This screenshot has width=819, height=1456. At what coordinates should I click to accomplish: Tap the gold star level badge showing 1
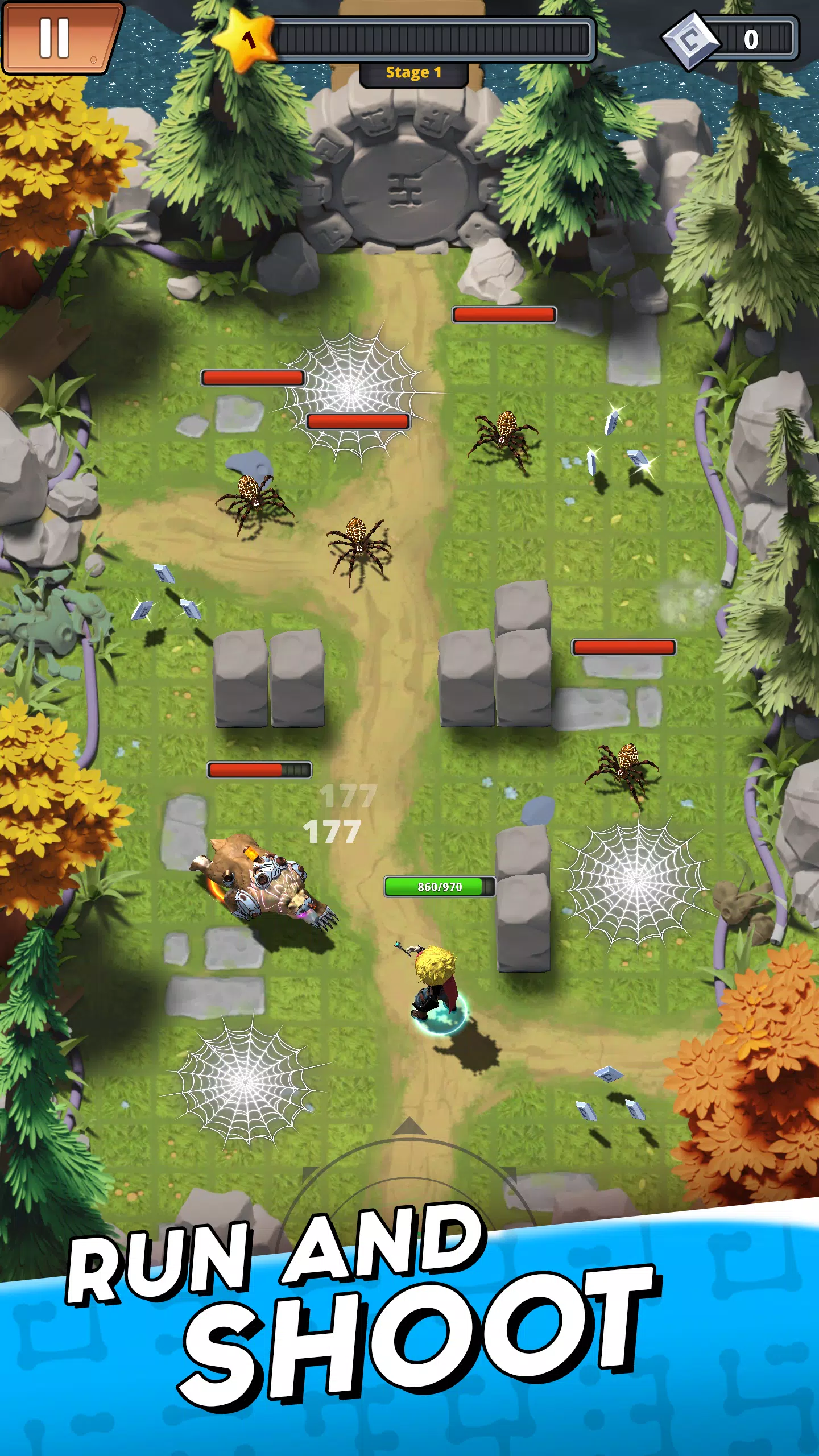[246, 40]
